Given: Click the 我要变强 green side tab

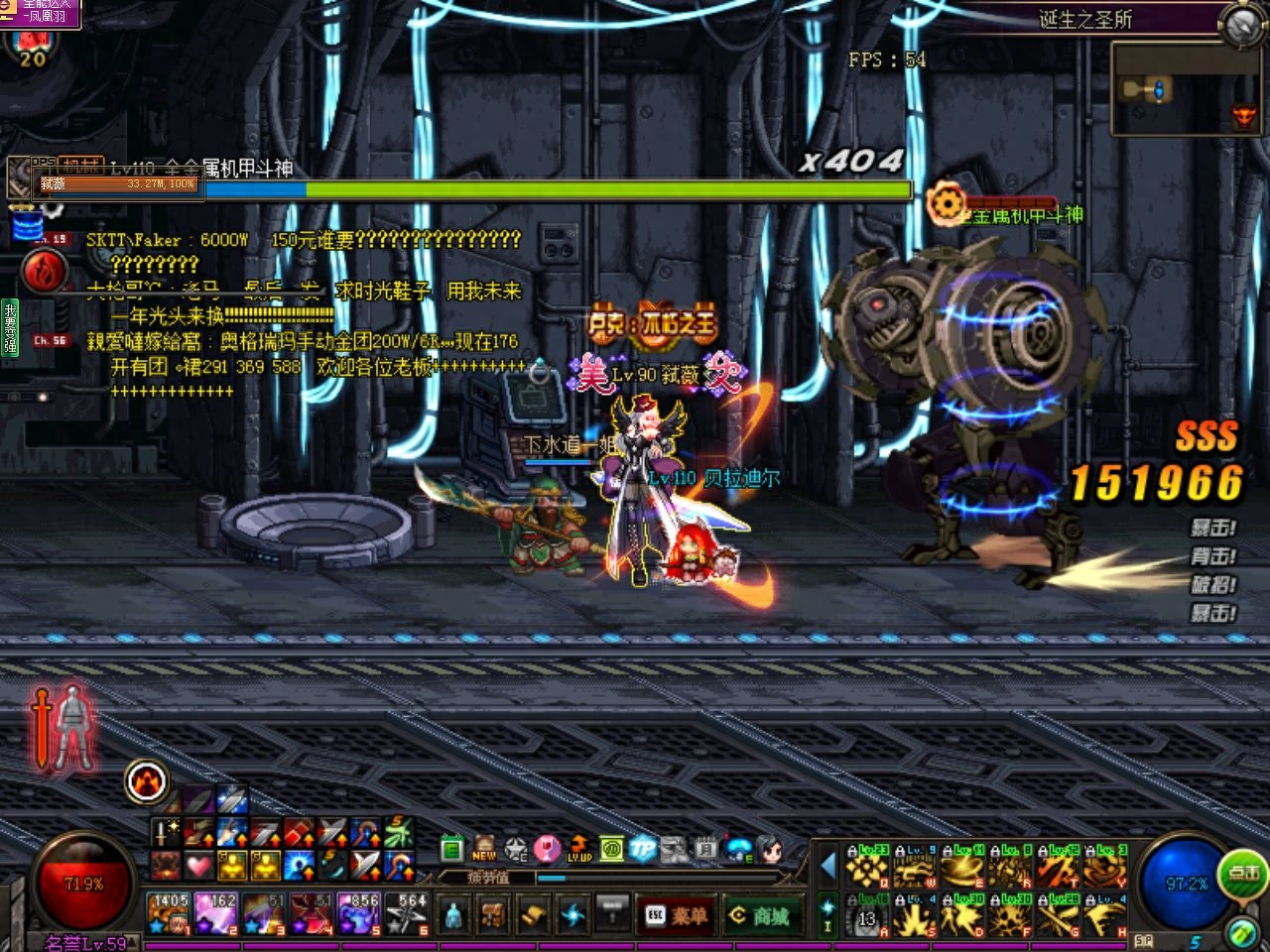Looking at the screenshot, I should [x=9, y=326].
